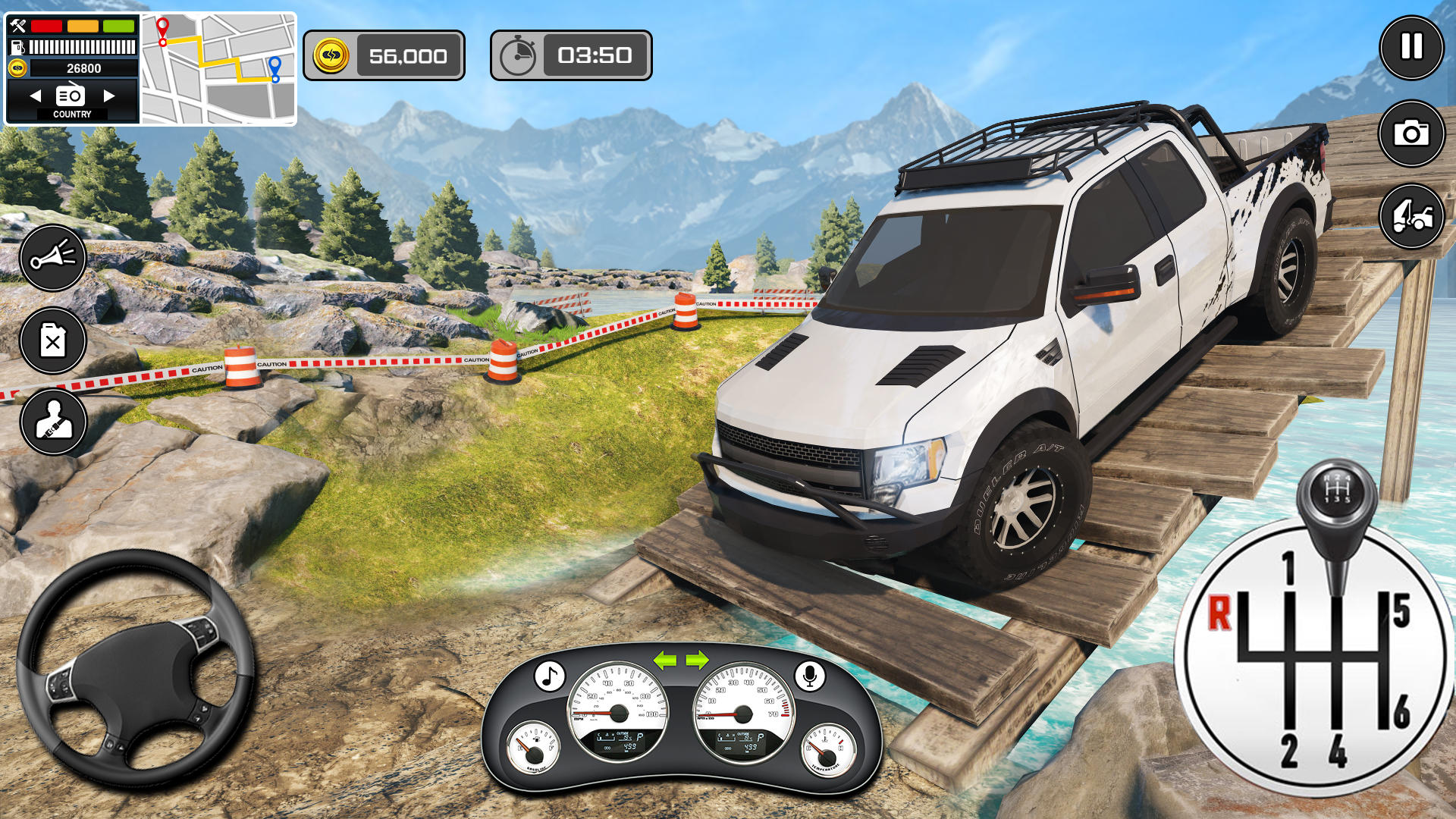Turn on the right turn signal arrow
Image resolution: width=1456 pixels, height=819 pixels.
pyautogui.click(x=698, y=660)
